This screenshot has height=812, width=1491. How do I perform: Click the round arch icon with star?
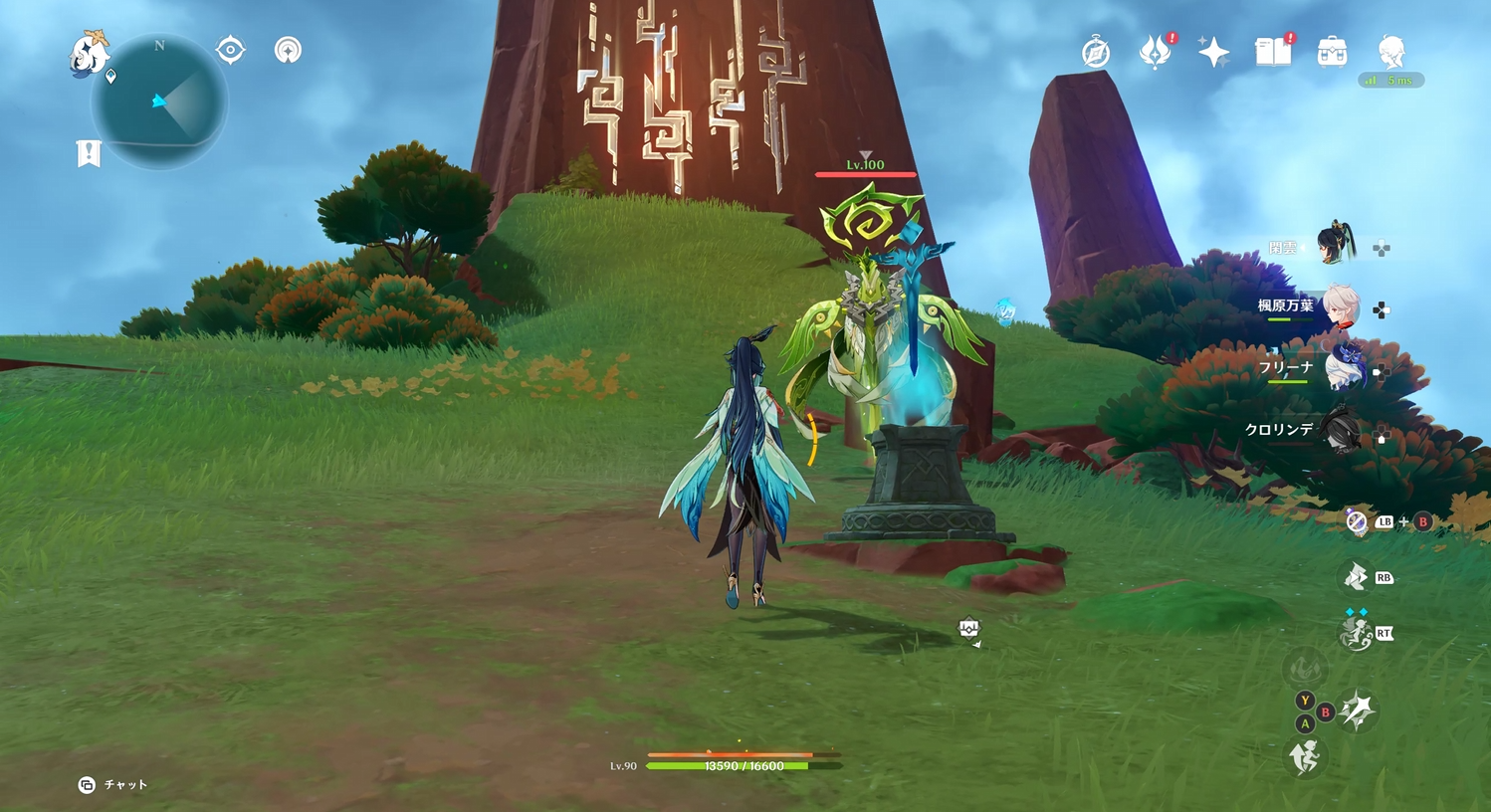pyautogui.click(x=288, y=50)
